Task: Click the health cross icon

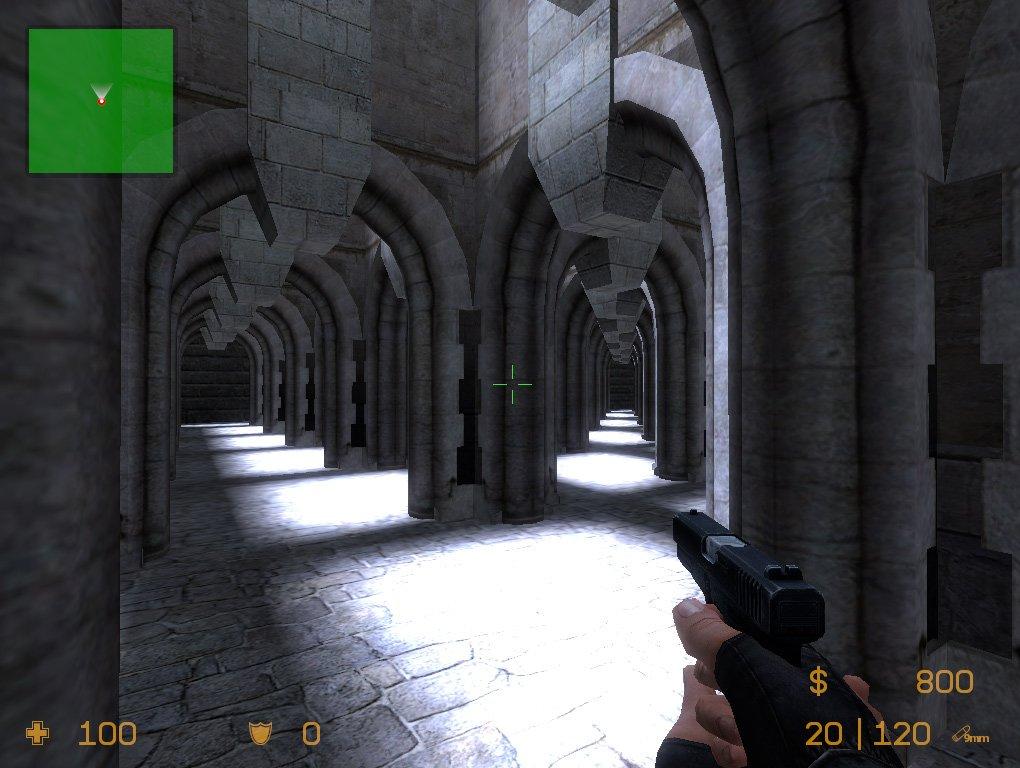Action: click(x=37, y=735)
